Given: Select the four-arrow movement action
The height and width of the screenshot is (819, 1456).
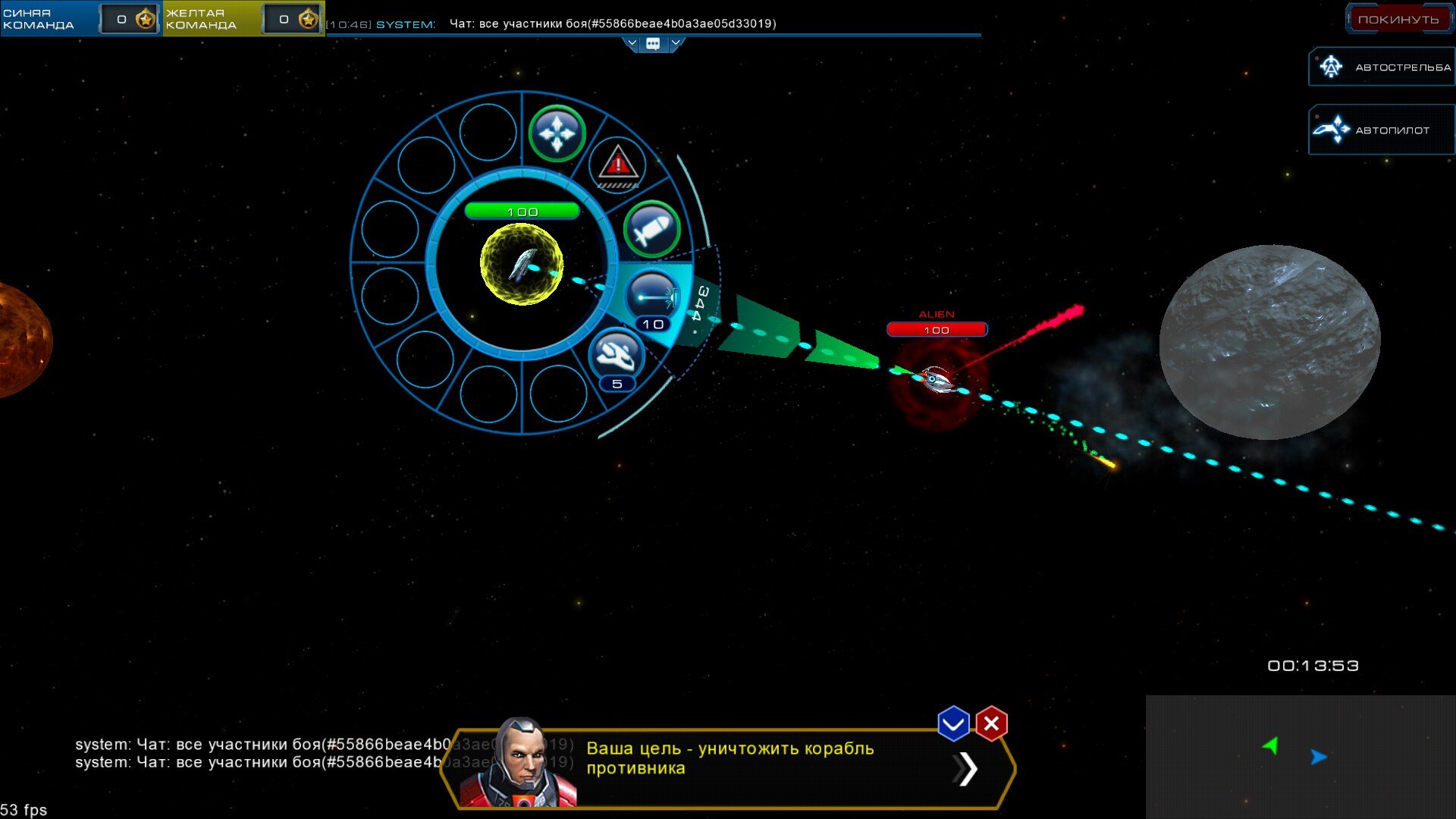Looking at the screenshot, I should click(x=557, y=133).
